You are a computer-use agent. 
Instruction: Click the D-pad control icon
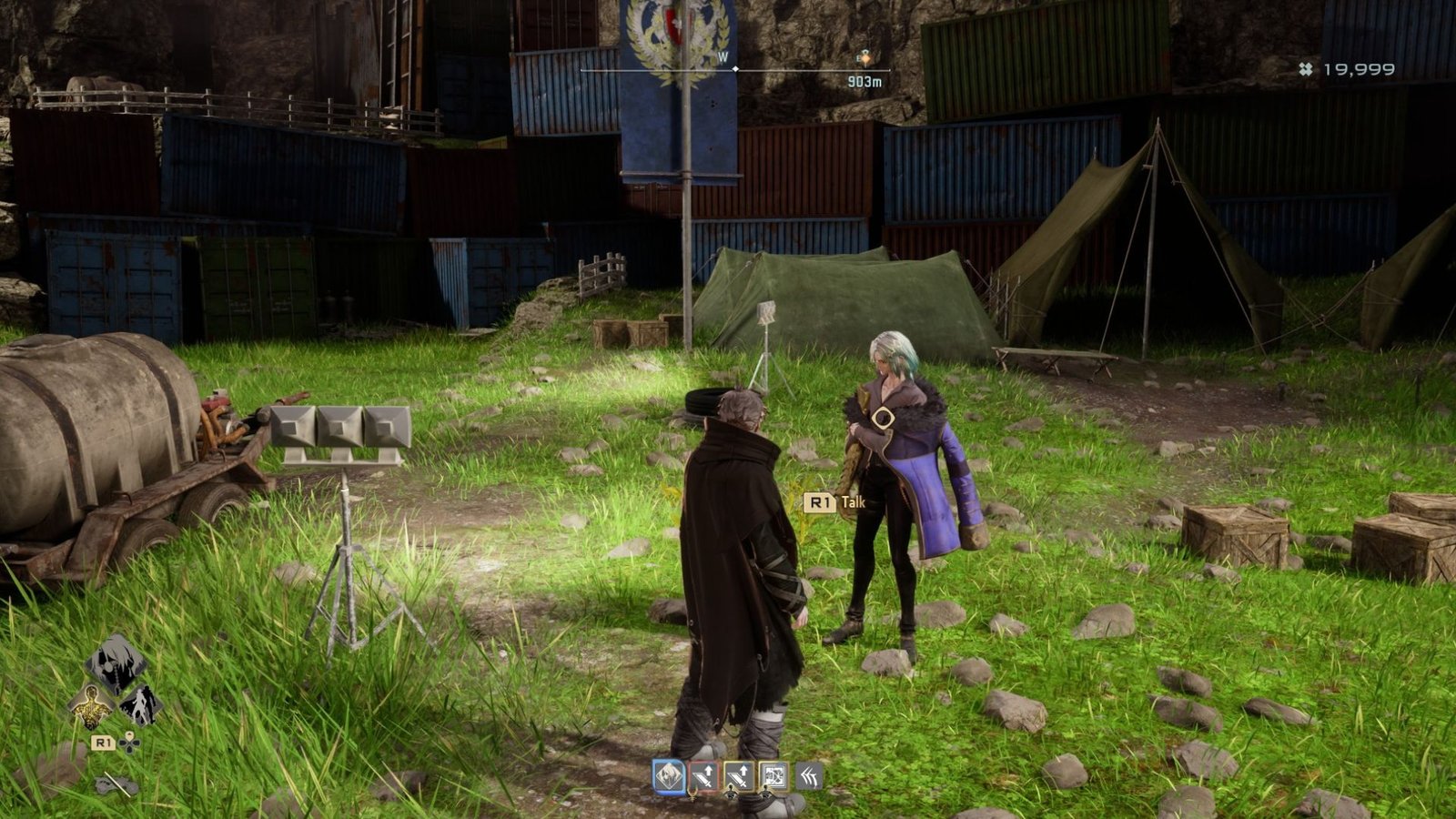coord(128,744)
